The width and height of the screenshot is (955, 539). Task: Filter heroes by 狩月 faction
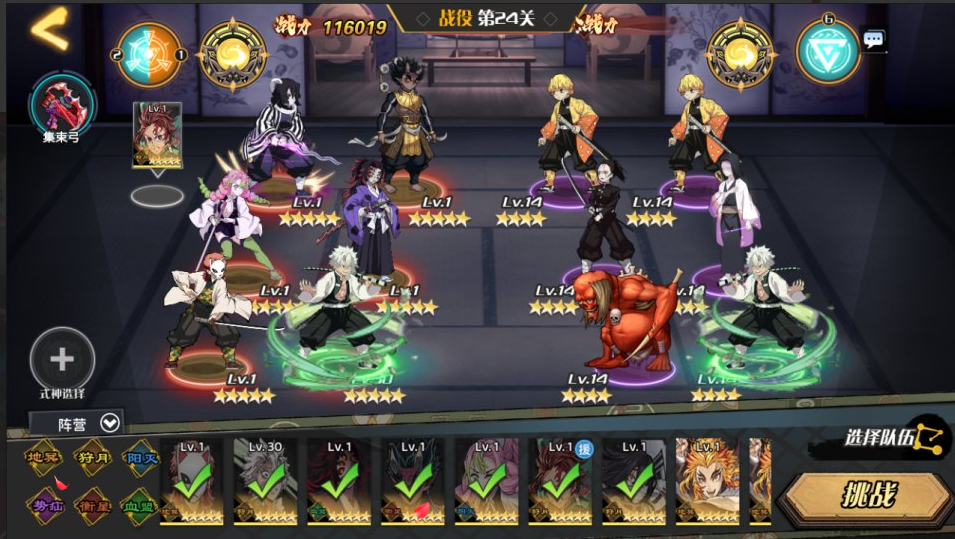92,458
